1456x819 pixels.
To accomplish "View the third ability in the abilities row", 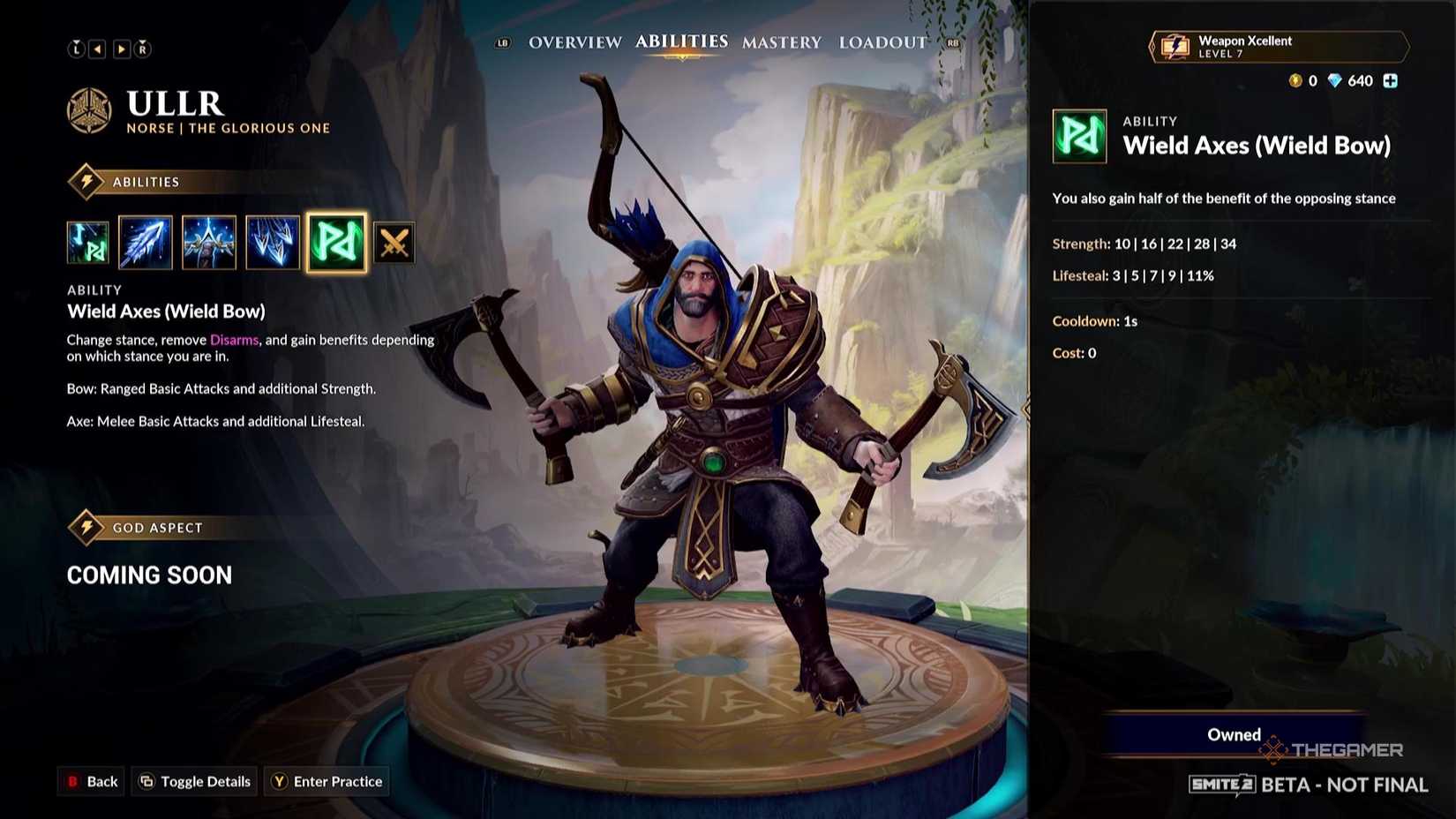I will tap(209, 242).
